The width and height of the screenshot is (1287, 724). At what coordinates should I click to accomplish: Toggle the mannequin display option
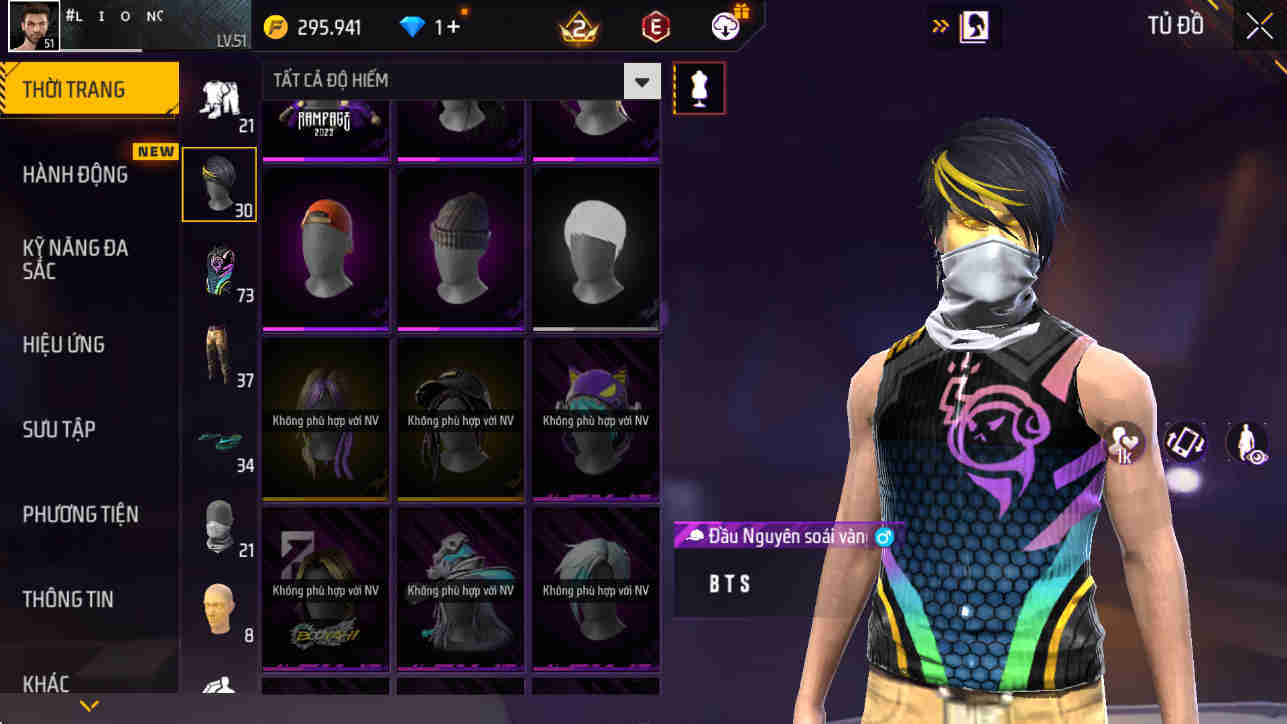tap(698, 88)
